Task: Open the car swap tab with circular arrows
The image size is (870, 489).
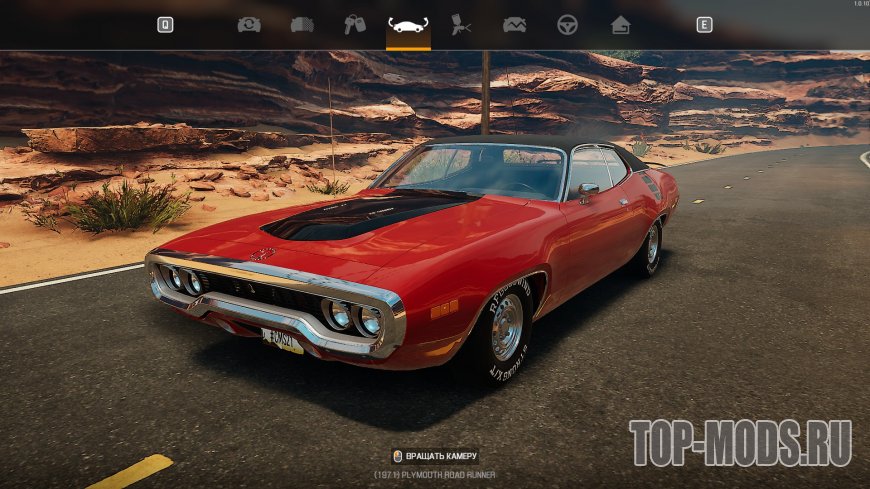Action: 249,25
